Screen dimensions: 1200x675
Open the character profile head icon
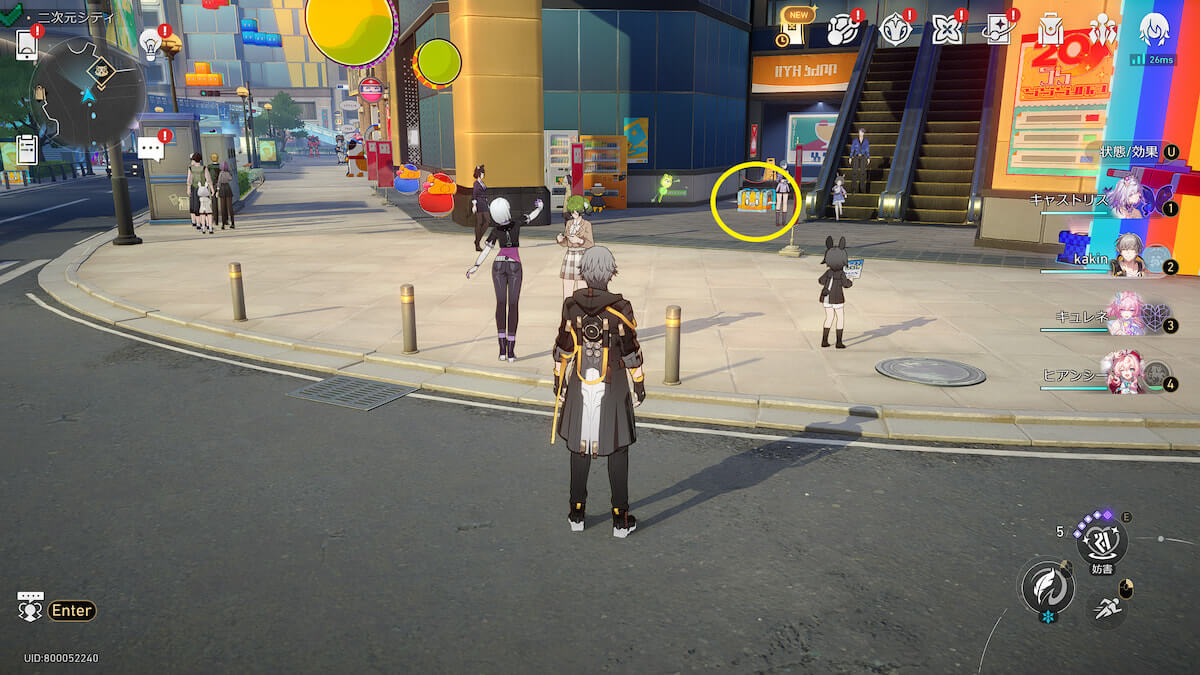pyautogui.click(x=1155, y=30)
